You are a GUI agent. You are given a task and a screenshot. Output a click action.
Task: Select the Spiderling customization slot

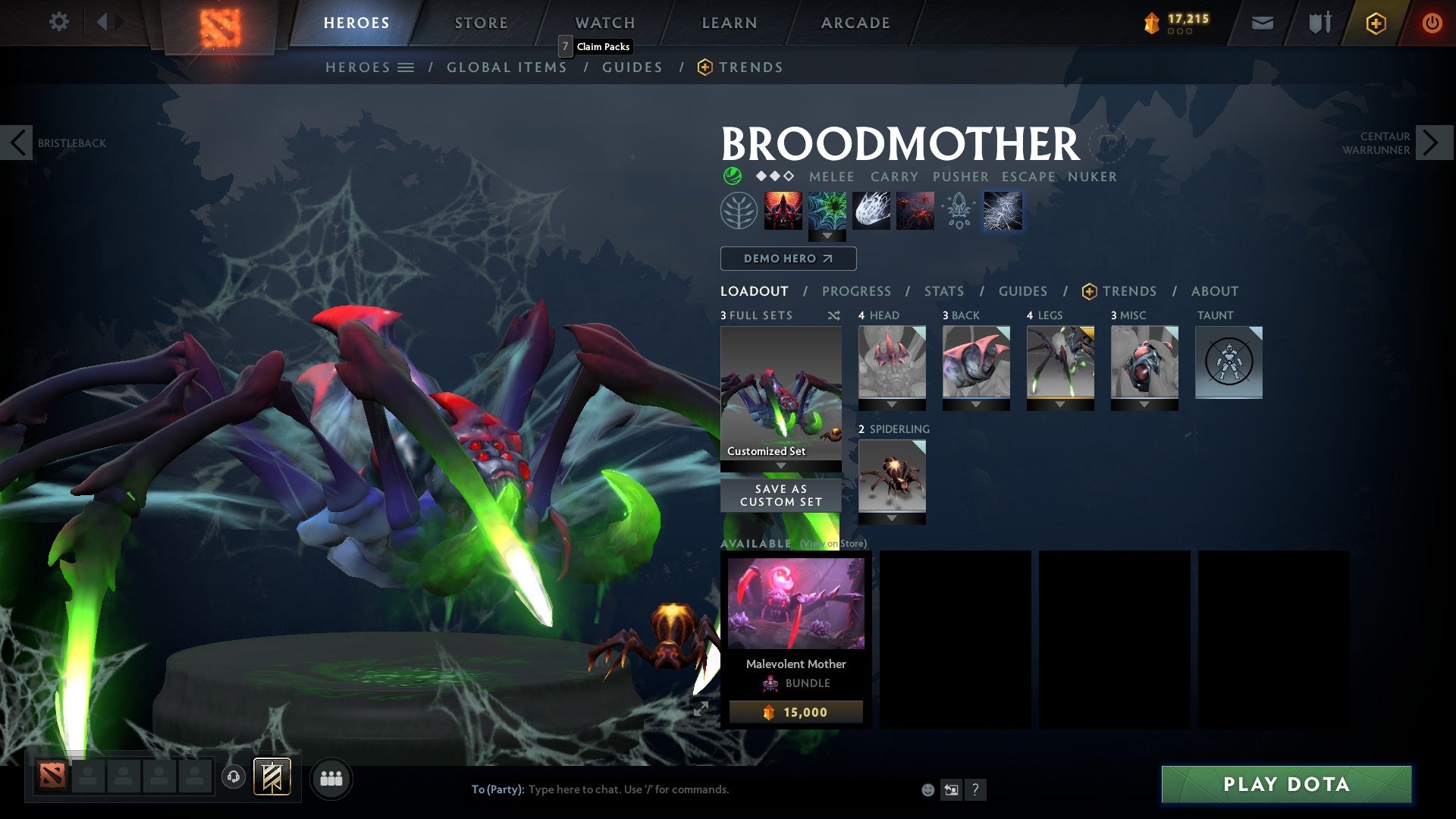click(x=892, y=478)
